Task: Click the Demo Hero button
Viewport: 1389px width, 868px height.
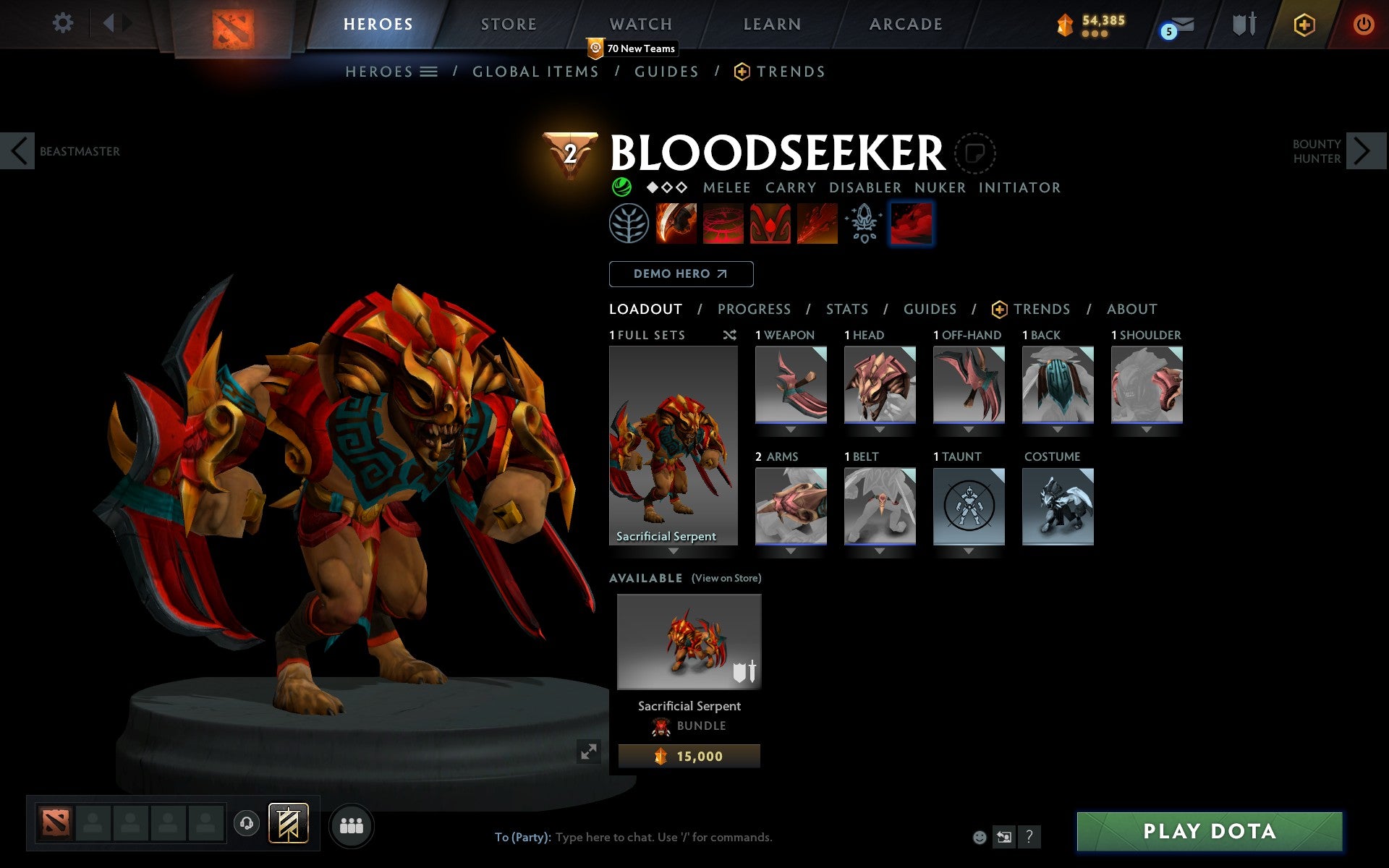Action: point(681,273)
